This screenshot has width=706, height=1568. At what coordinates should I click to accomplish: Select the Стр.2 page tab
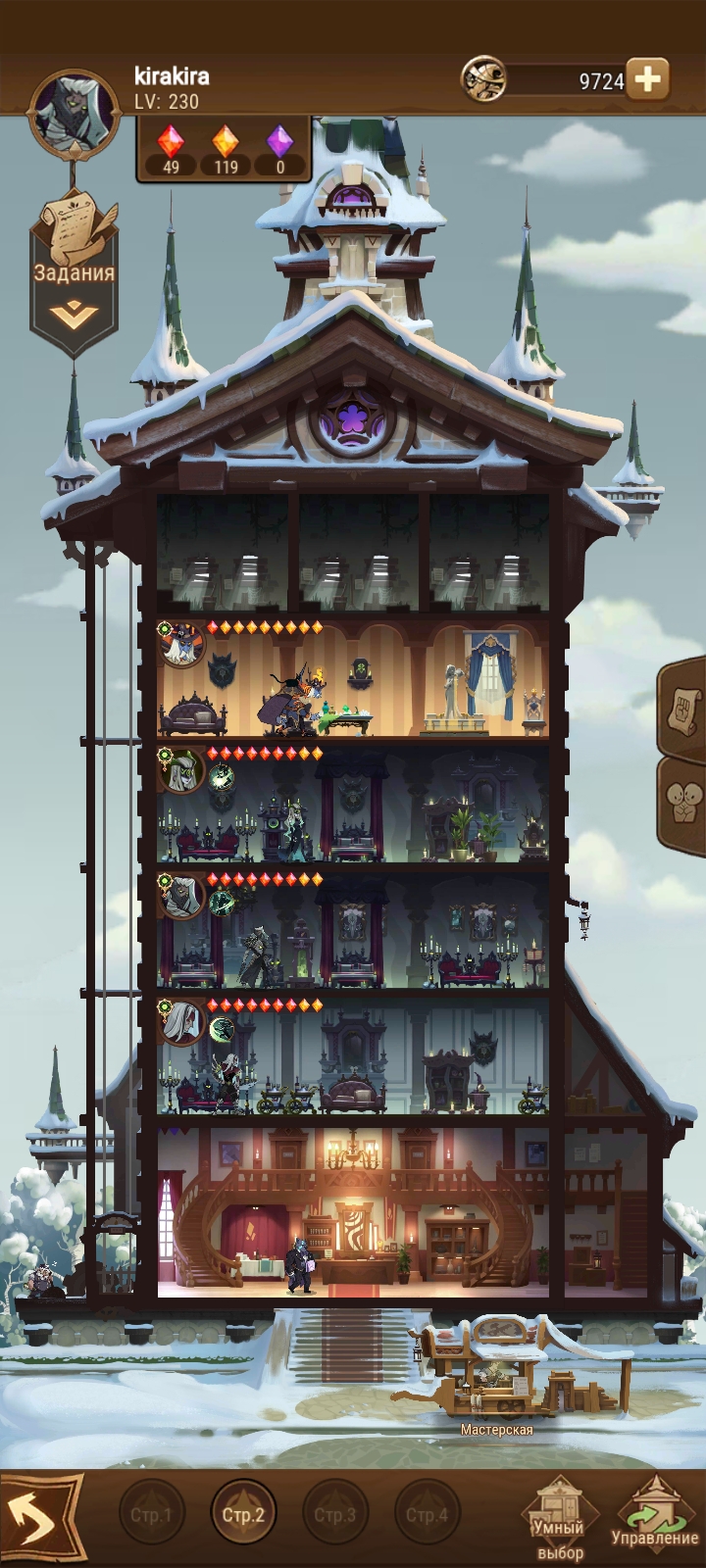tap(243, 1514)
